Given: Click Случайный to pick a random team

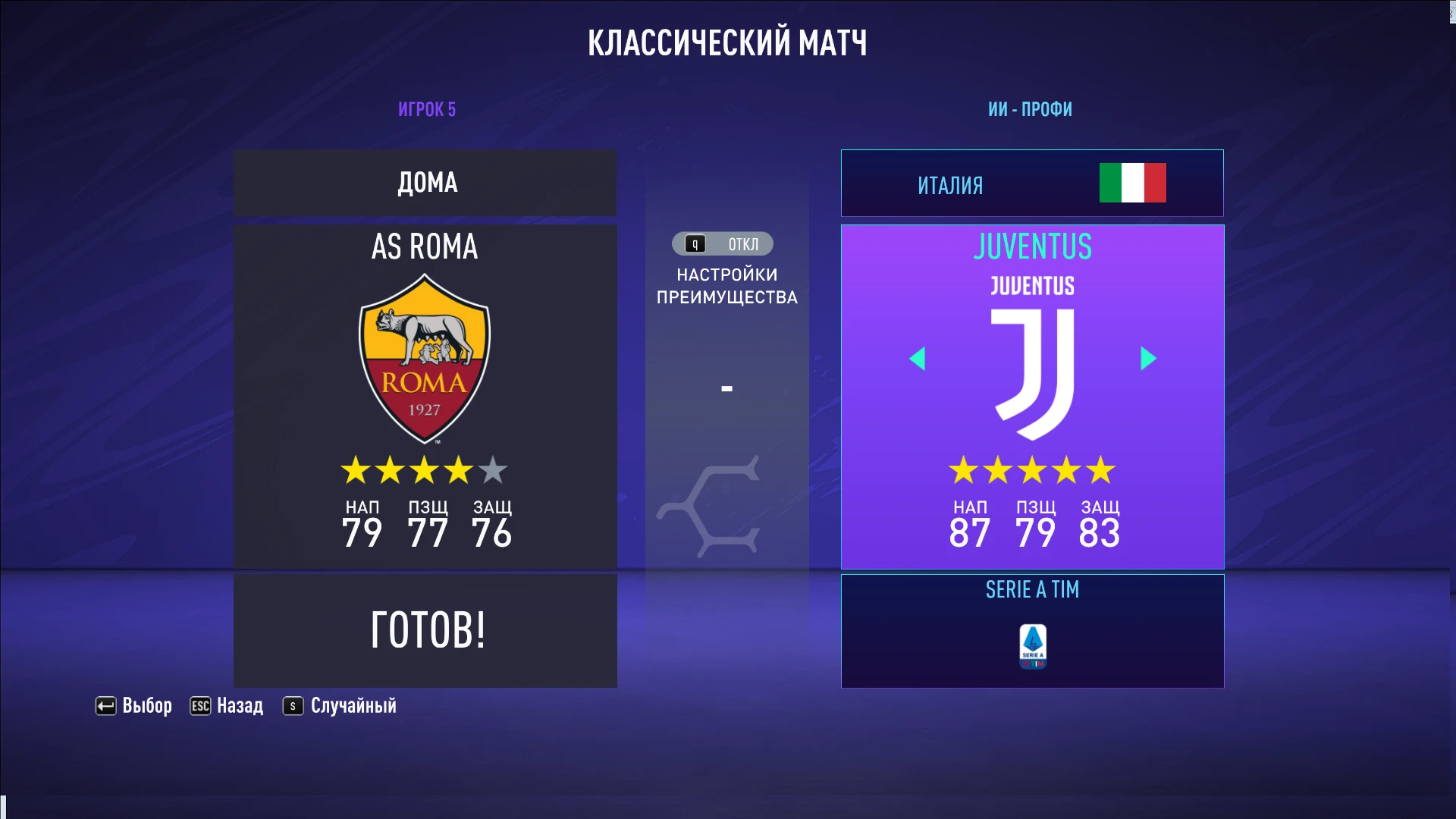Looking at the screenshot, I should tap(352, 705).
